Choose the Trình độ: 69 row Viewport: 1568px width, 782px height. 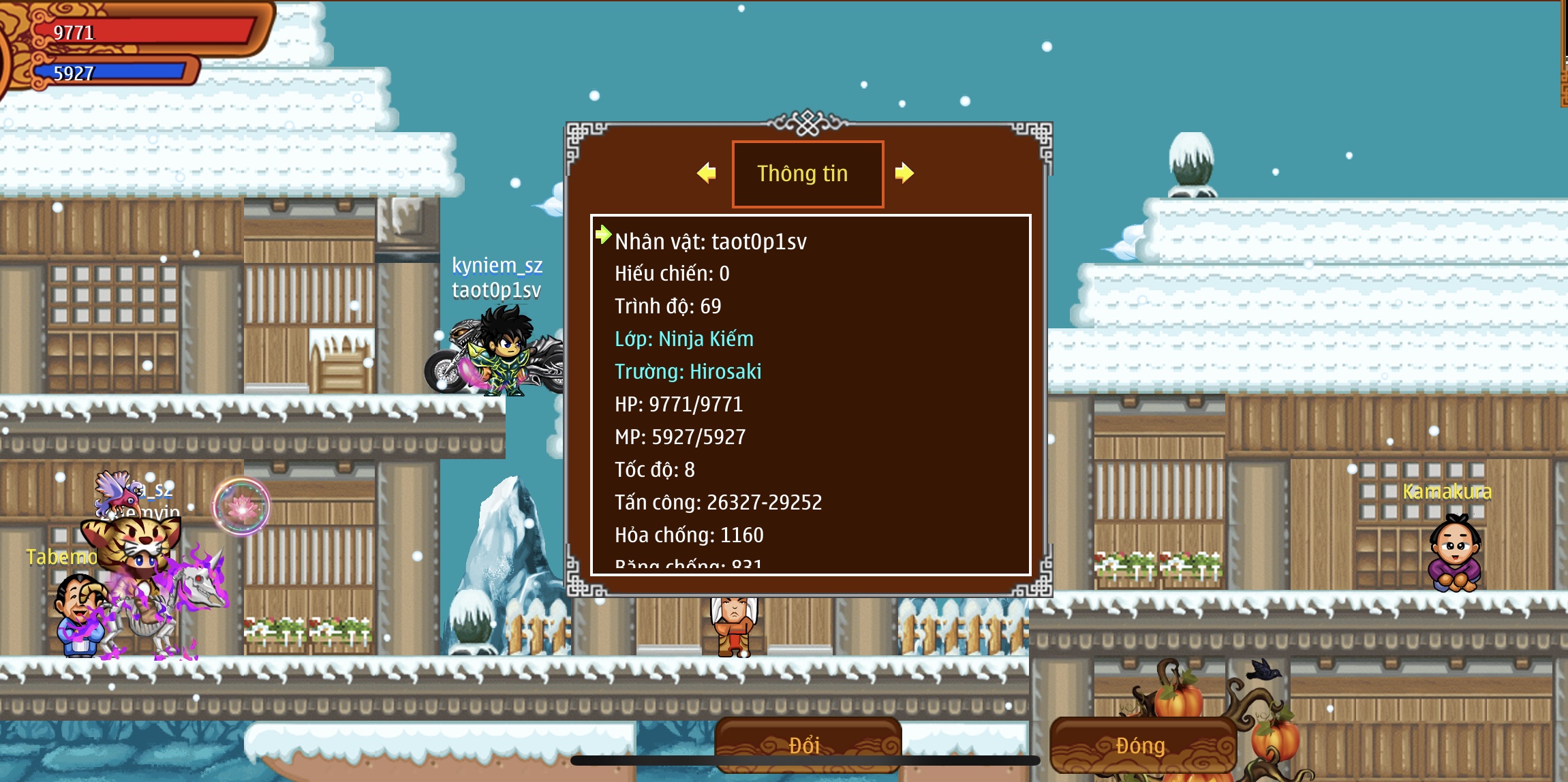point(668,307)
